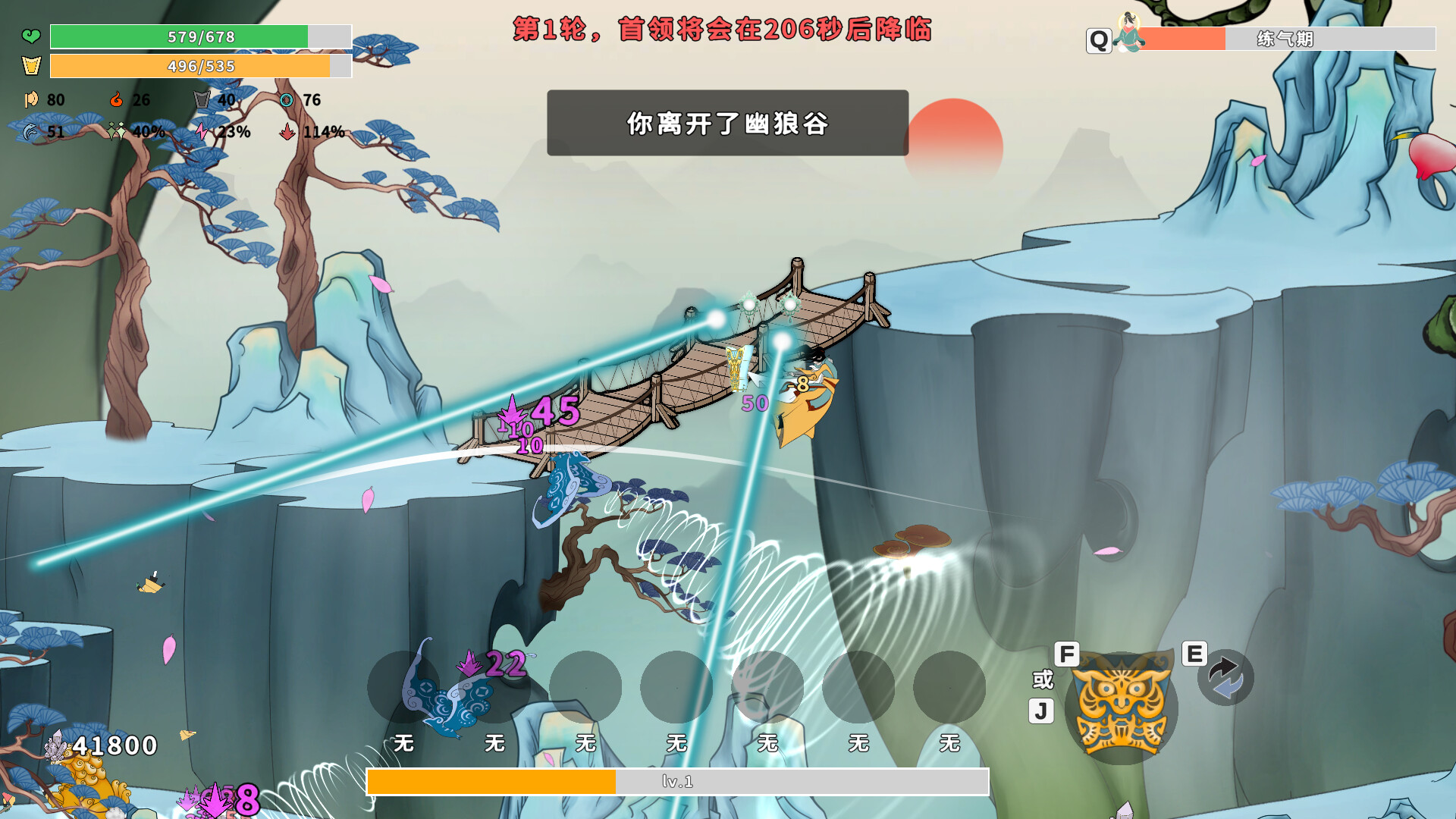Viewport: 1456px width, 819px height.
Task: Select the pink lightning icon at 23%
Action: click(202, 132)
